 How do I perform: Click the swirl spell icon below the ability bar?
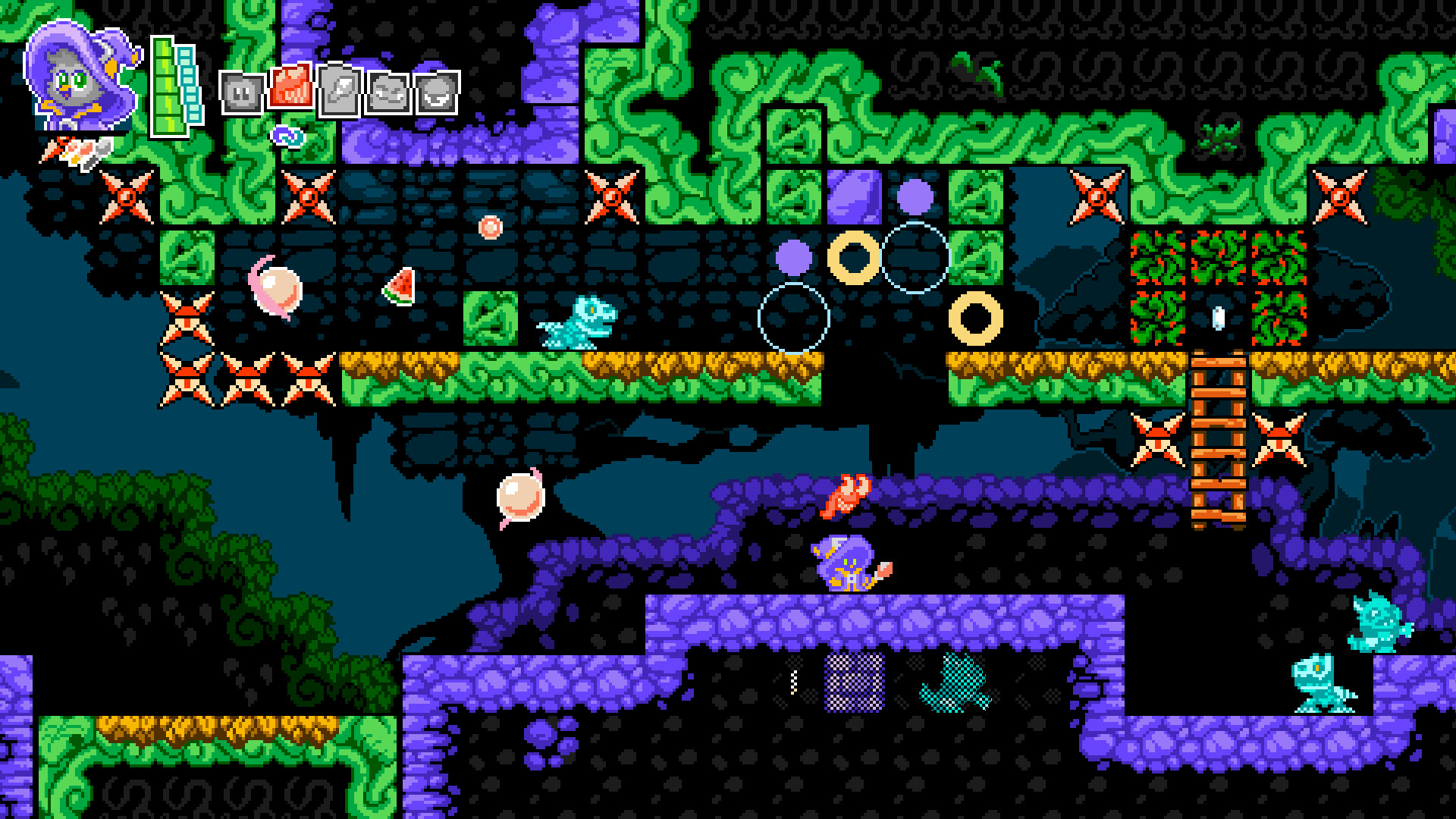[x=288, y=138]
